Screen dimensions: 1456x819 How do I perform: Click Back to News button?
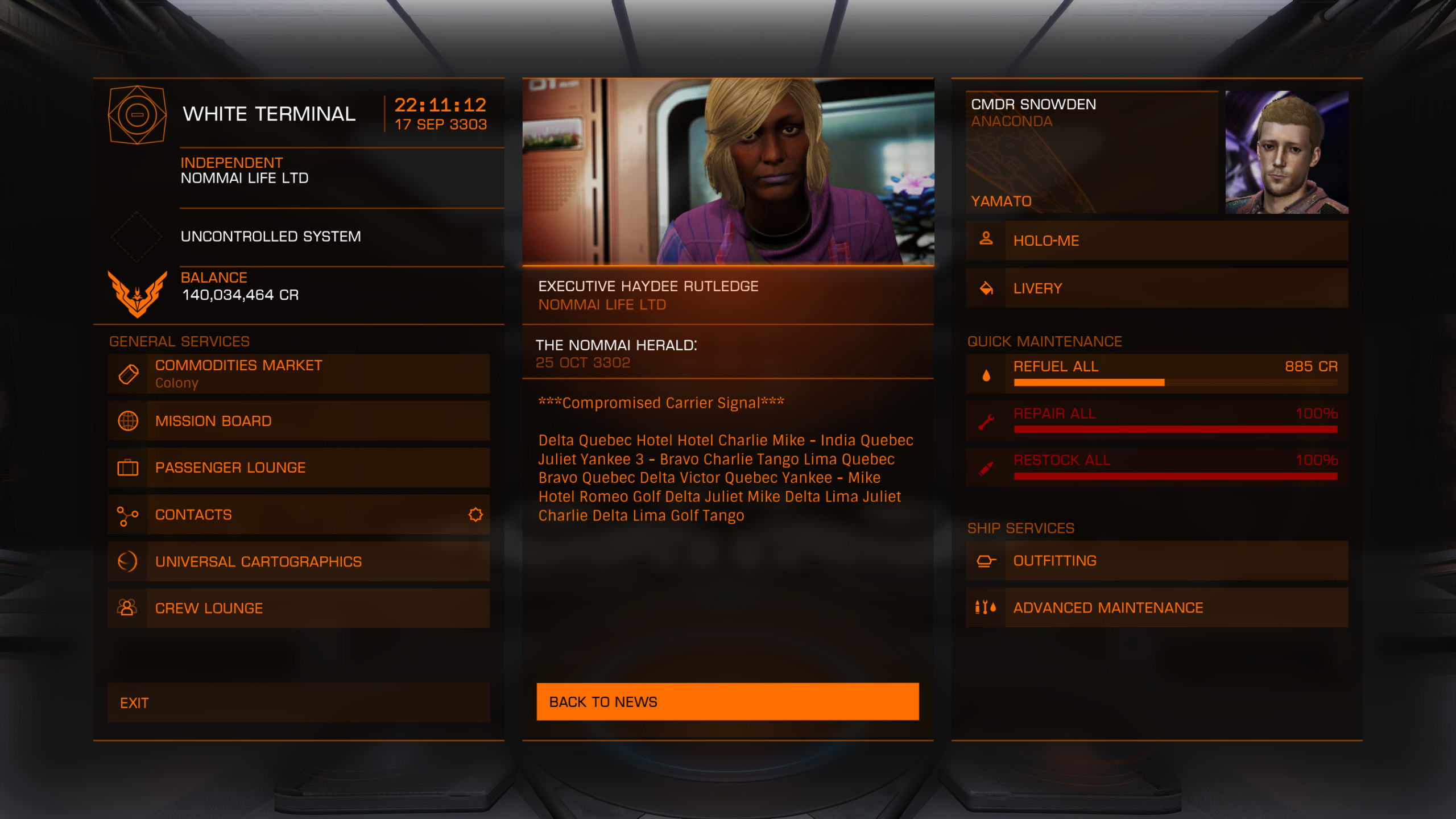click(727, 702)
